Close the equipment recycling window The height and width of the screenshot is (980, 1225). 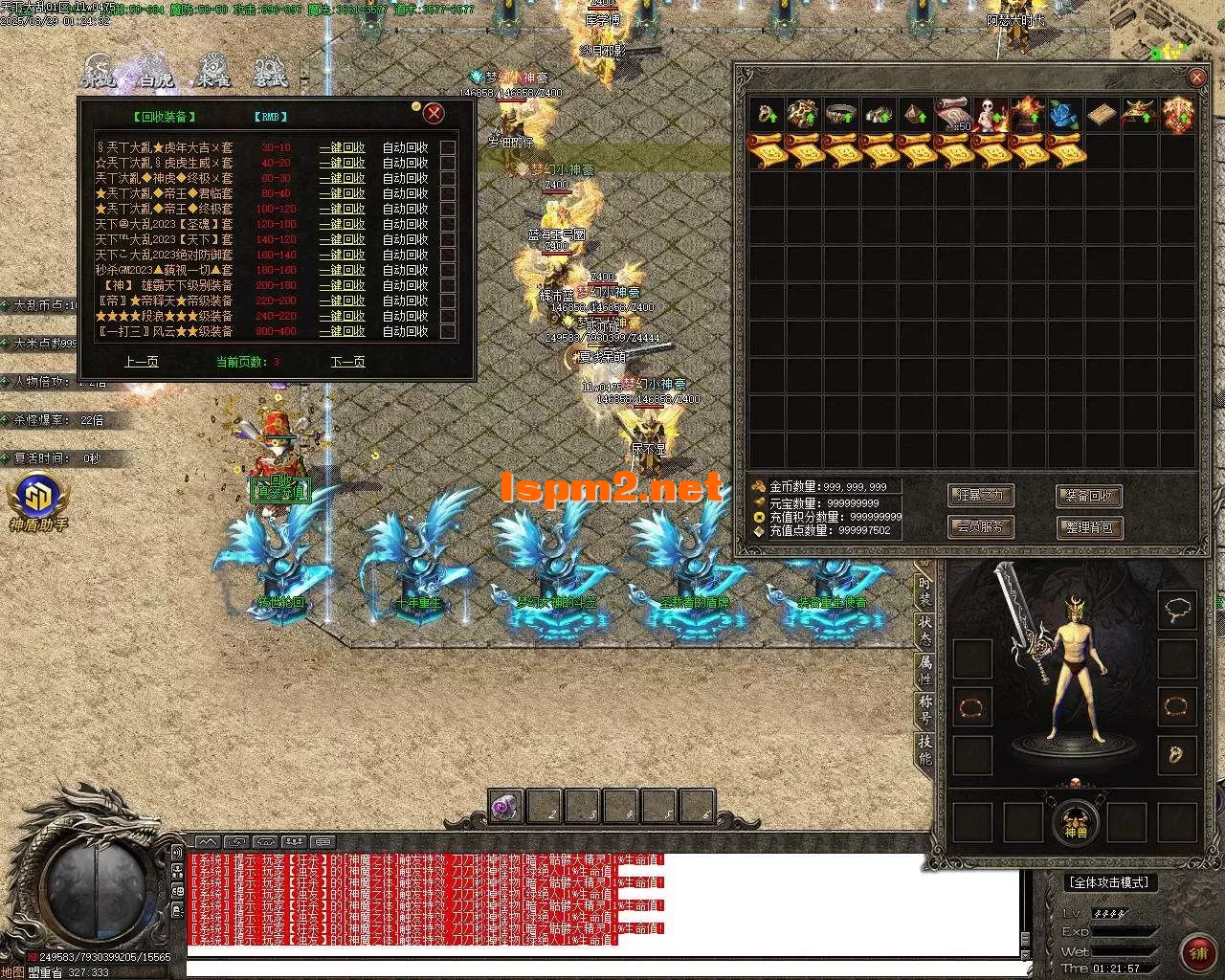coord(434,114)
